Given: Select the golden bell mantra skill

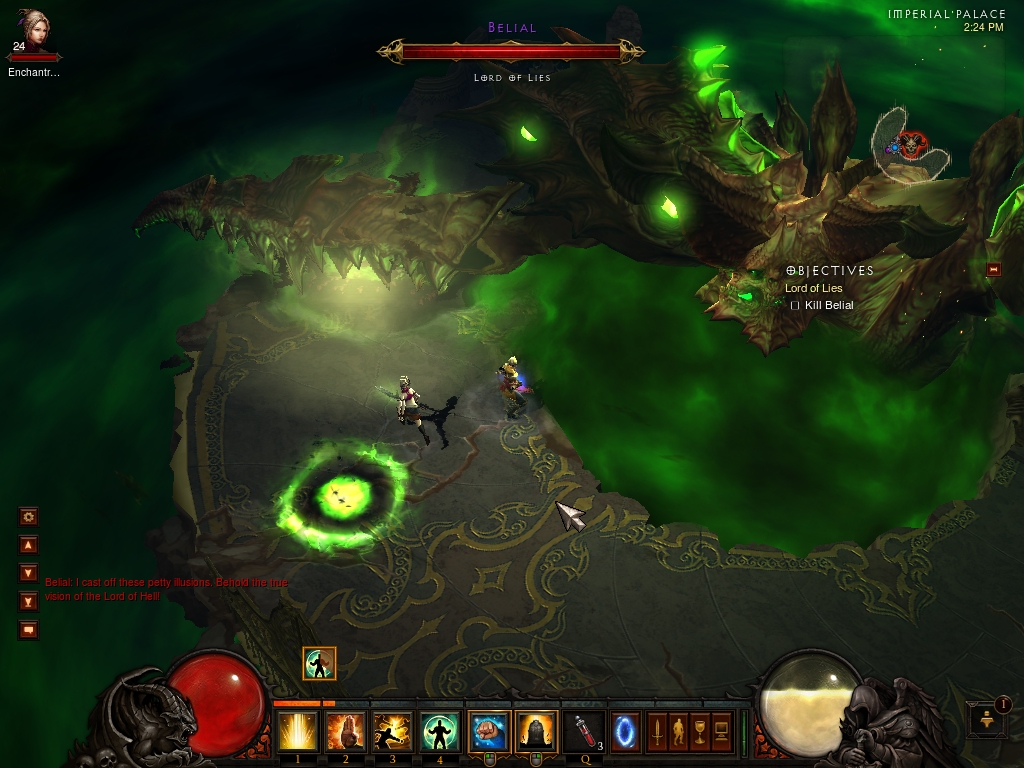Looking at the screenshot, I should click(x=535, y=731).
